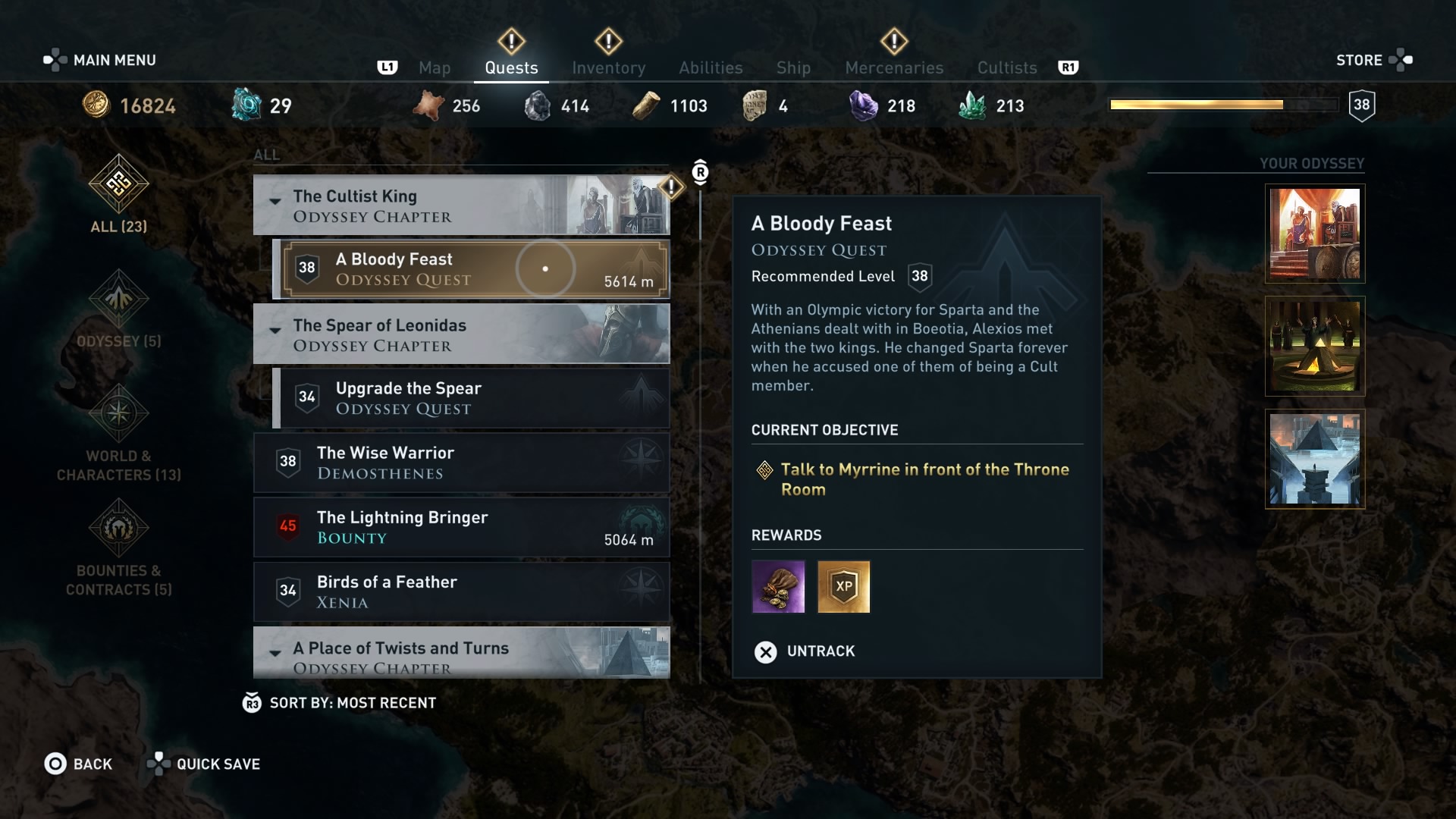The image size is (1456, 819).
Task: Select the topmost Your Odyssey thumbnail
Action: point(1314,234)
